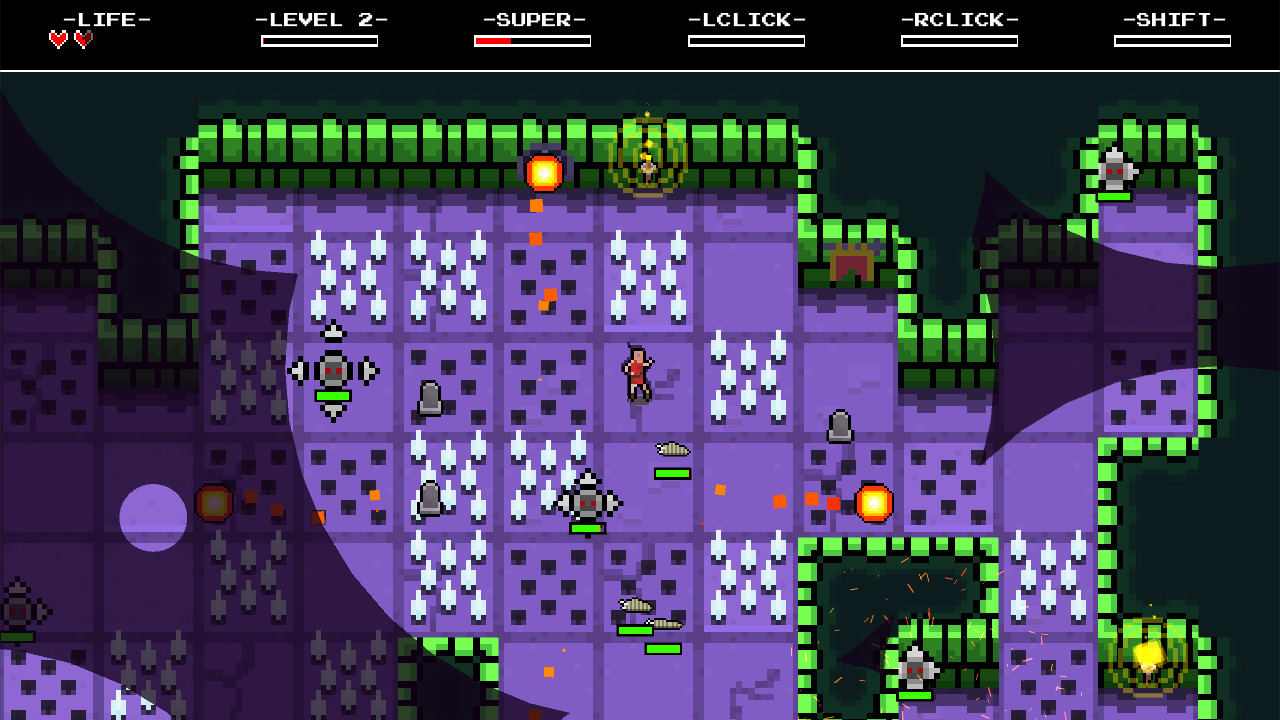Select the player character in the red shirt
Viewport: 1280px width, 720px height.
(x=637, y=375)
